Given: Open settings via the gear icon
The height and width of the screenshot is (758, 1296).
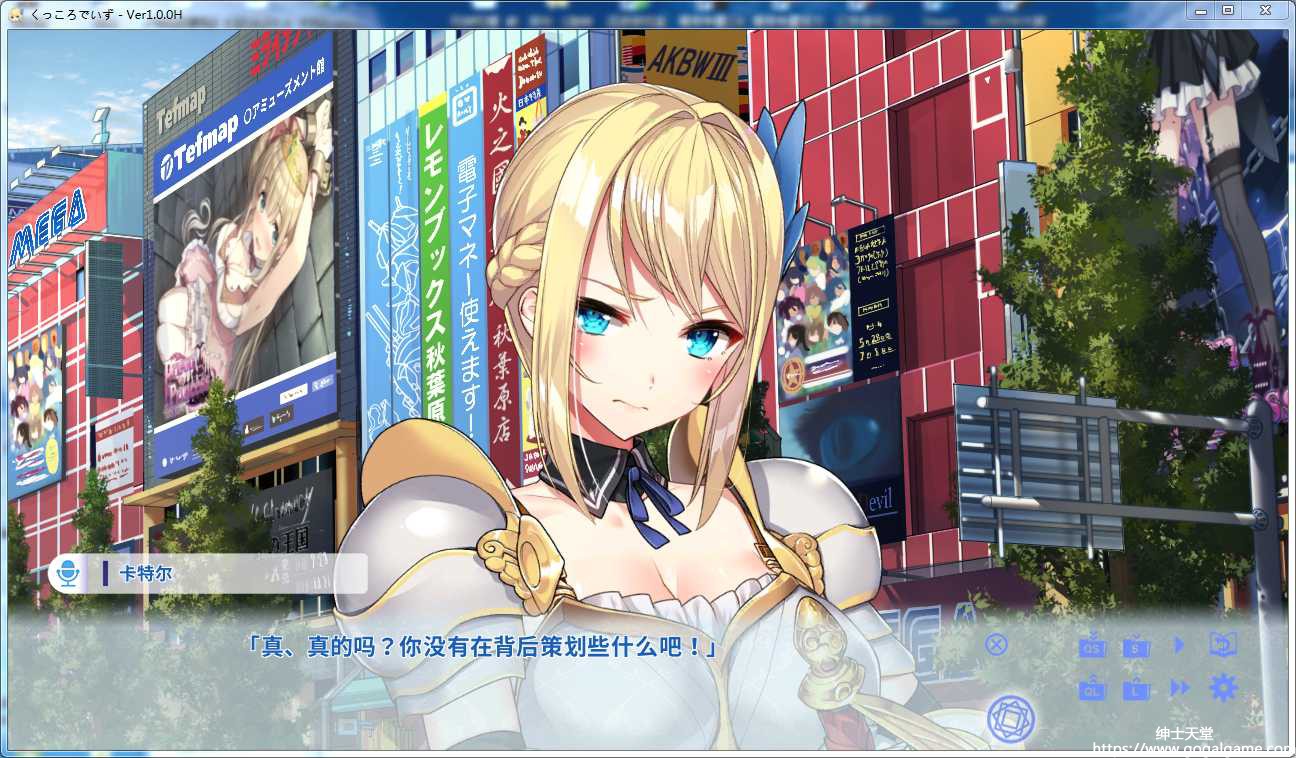Looking at the screenshot, I should tap(1223, 688).
